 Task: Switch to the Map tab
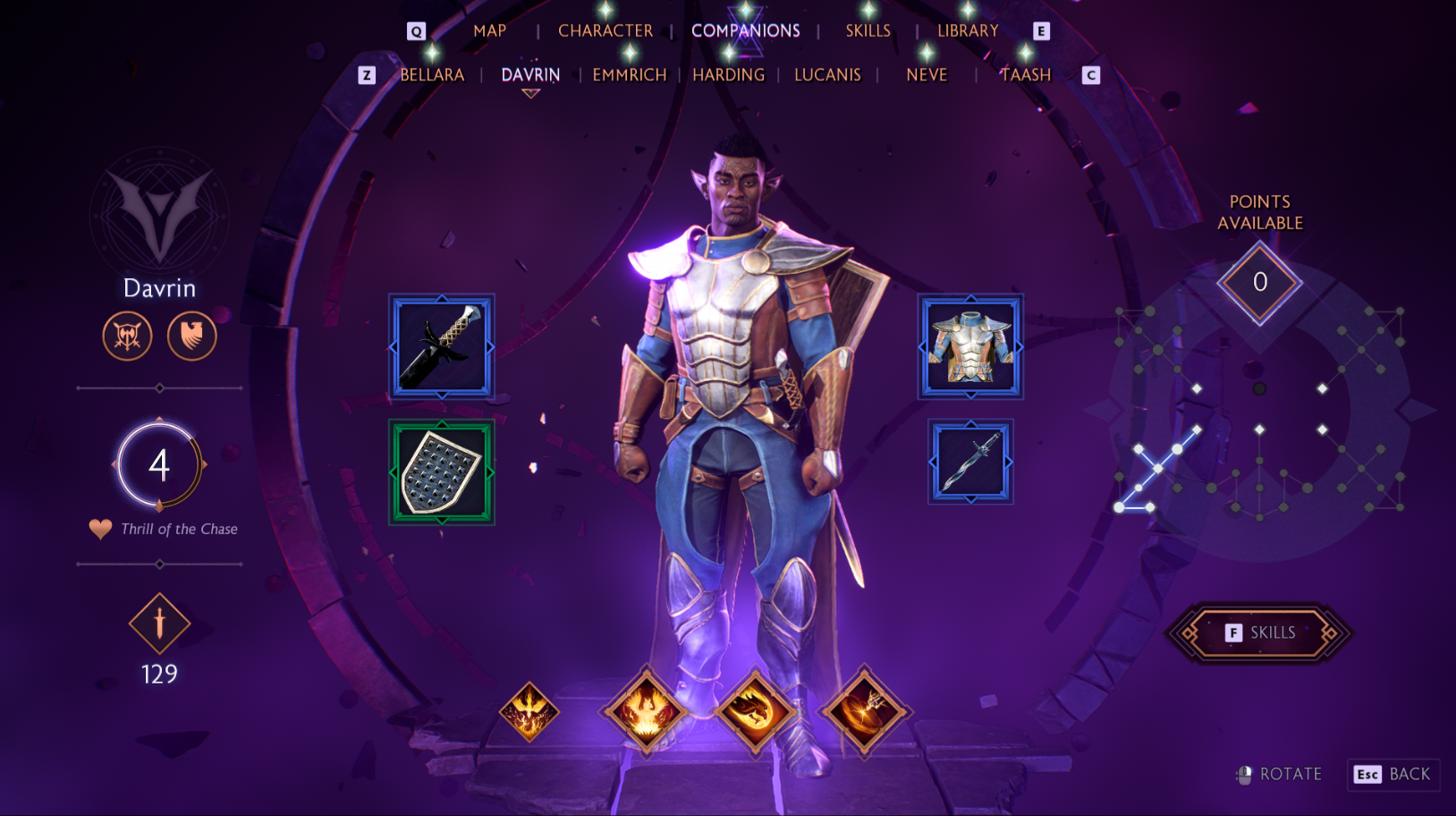(489, 31)
